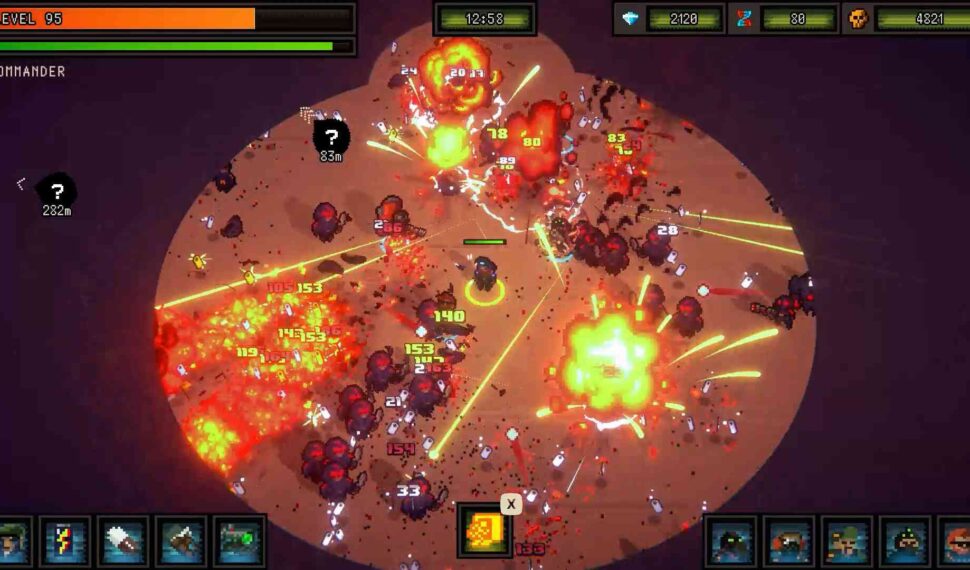Select the white-tipped shell weapon slot
Image resolution: width=970 pixels, height=570 pixels.
[125, 541]
